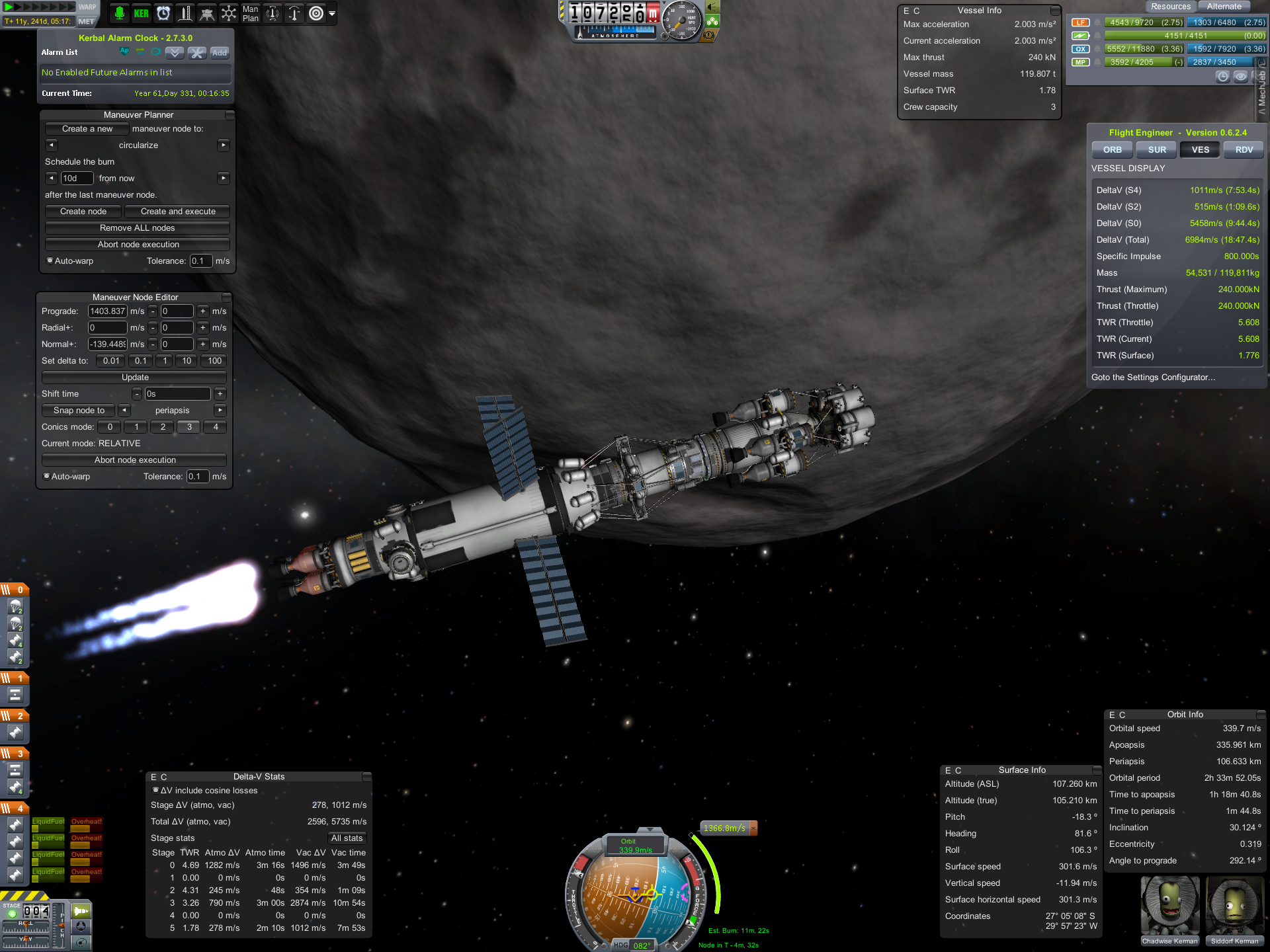
Task: Open Goto the Settings Configurator link
Action: 1153,377
